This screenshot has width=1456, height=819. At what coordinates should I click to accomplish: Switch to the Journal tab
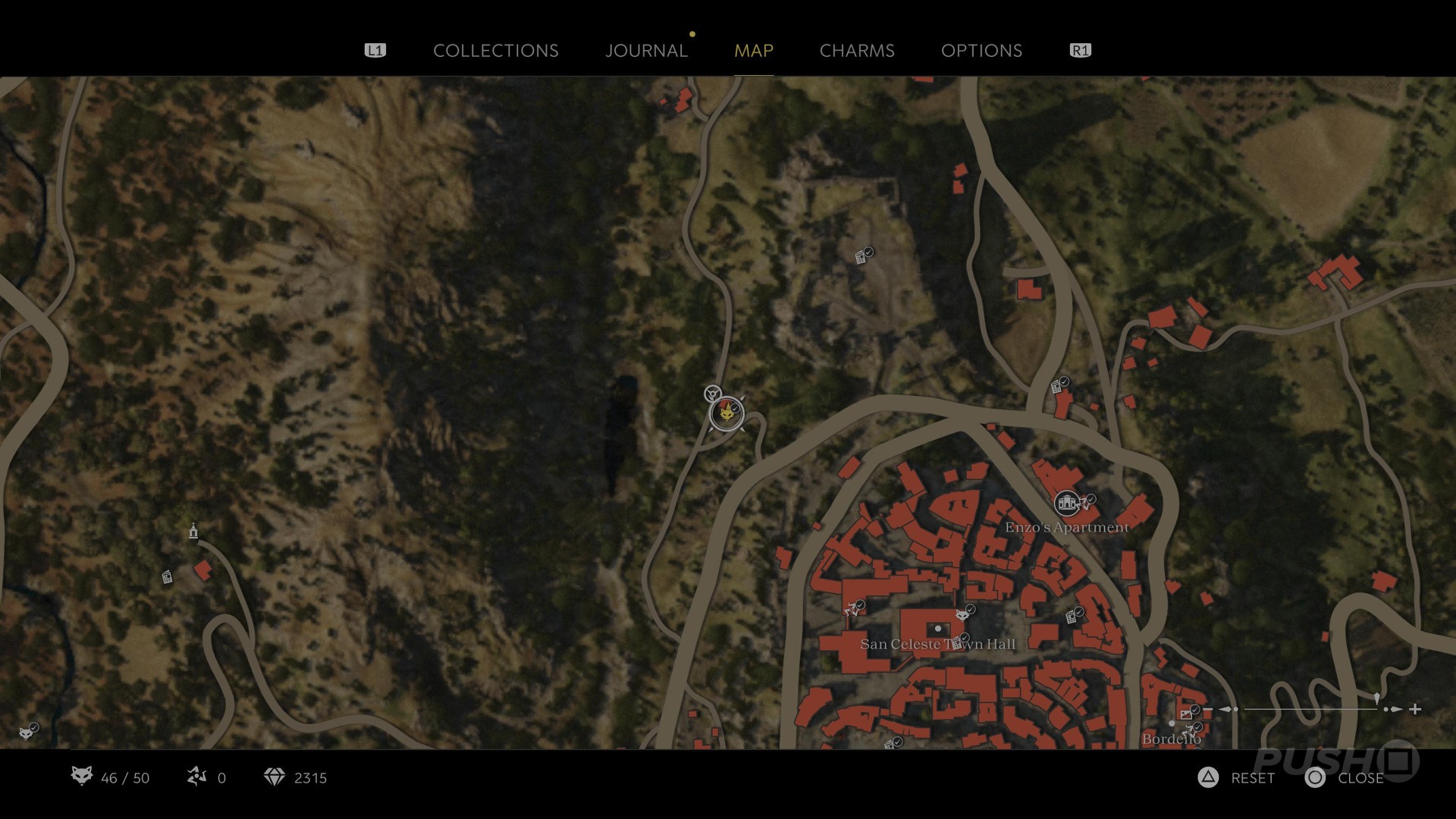646,51
